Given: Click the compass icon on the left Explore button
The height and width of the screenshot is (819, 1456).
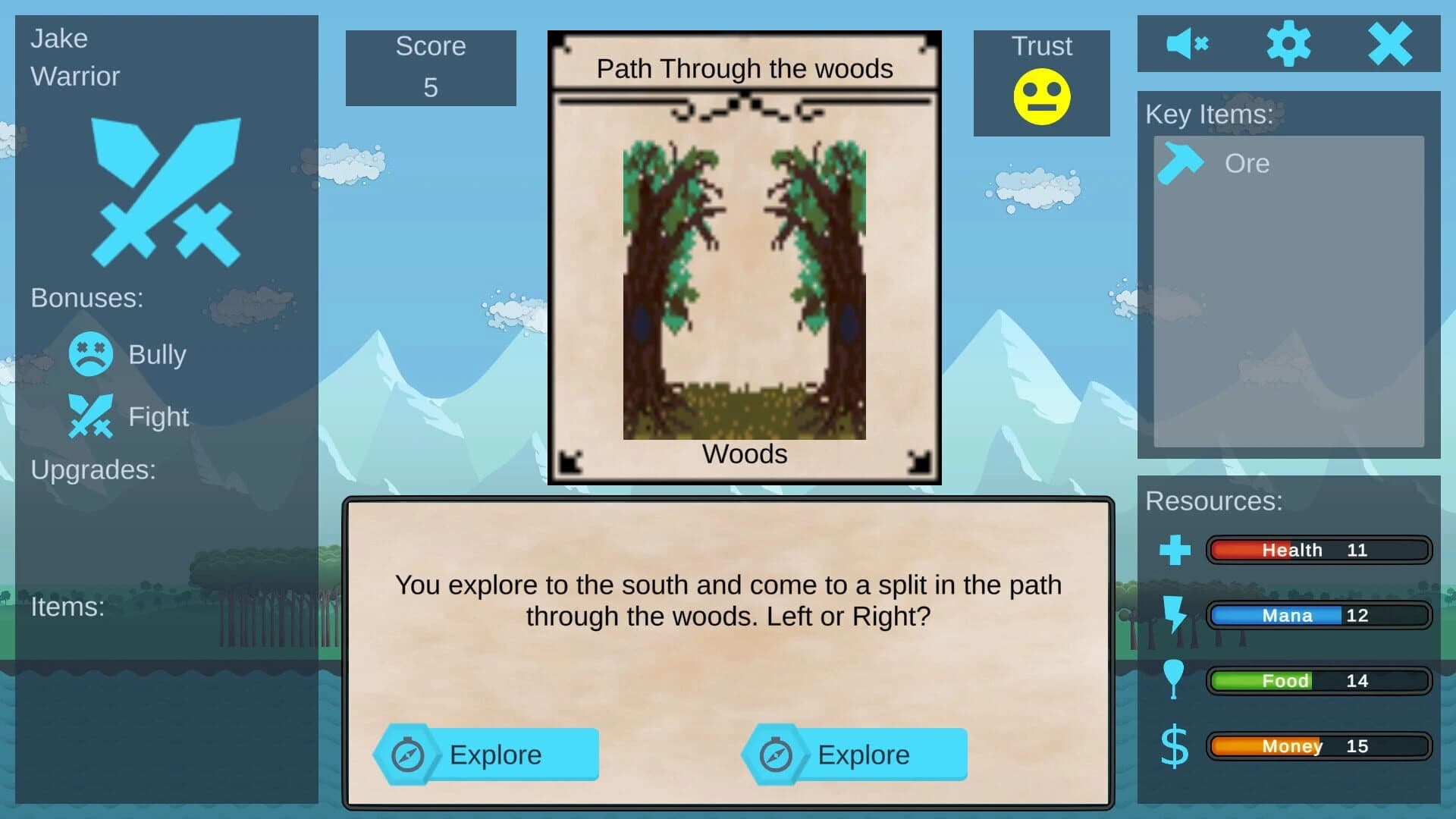Looking at the screenshot, I should (409, 755).
